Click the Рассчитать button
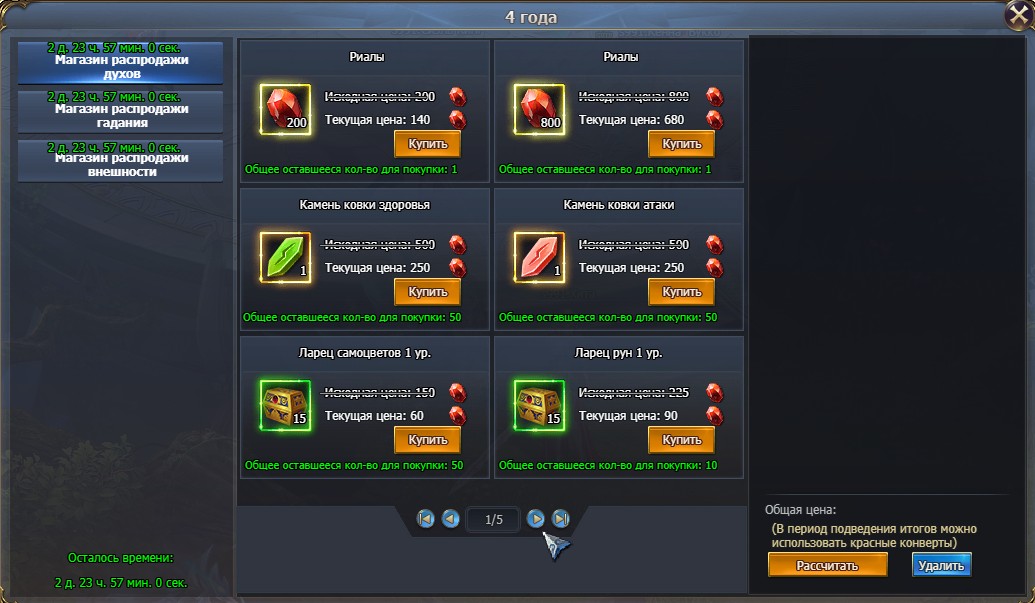The image size is (1035, 603). (x=827, y=565)
